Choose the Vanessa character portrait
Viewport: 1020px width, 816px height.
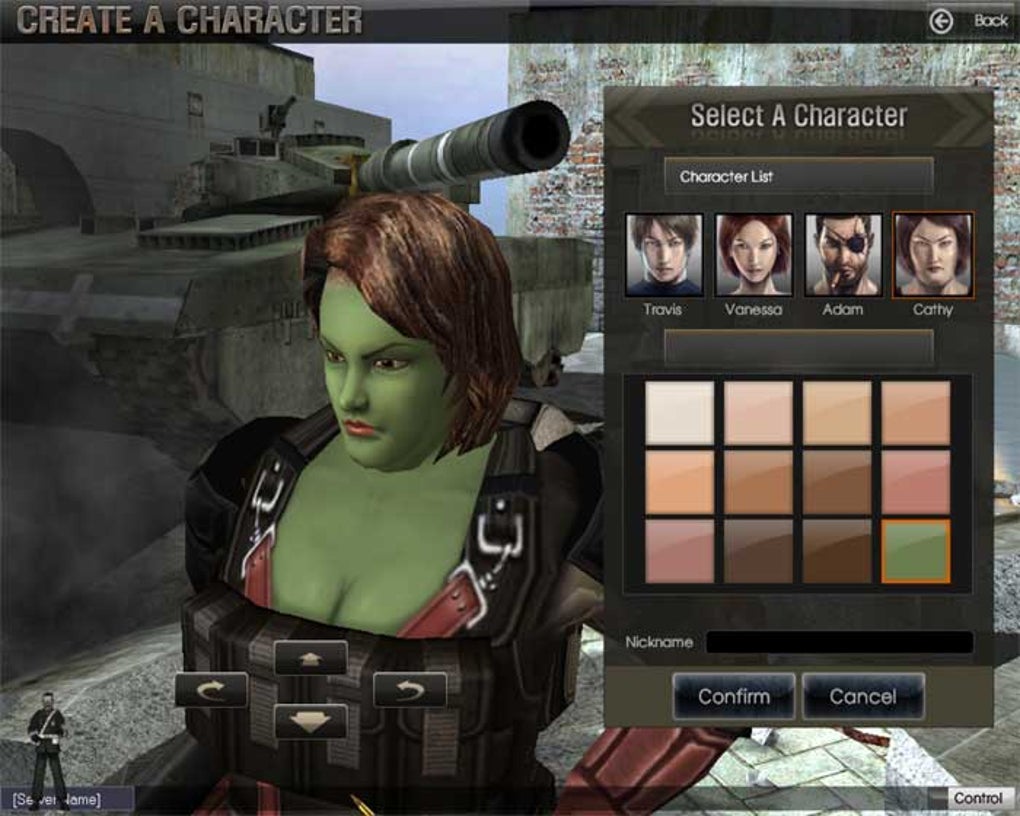pos(754,255)
